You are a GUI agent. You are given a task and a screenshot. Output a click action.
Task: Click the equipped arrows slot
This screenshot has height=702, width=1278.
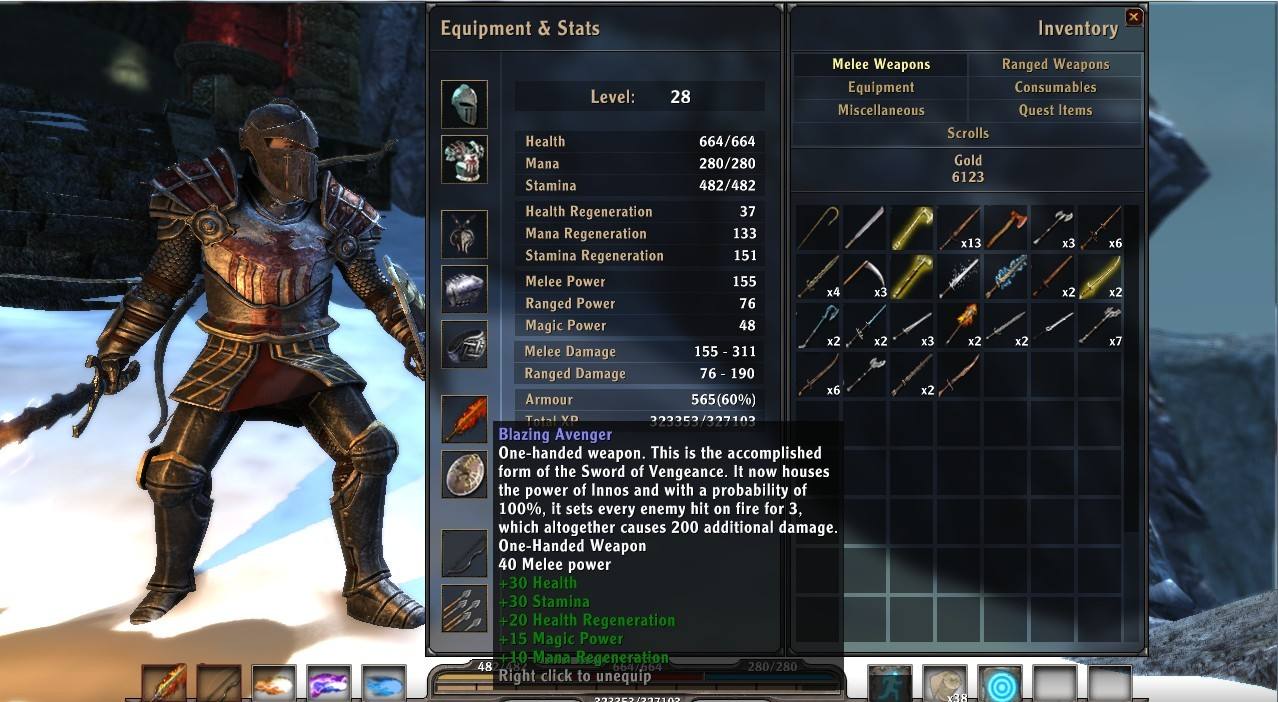(464, 608)
